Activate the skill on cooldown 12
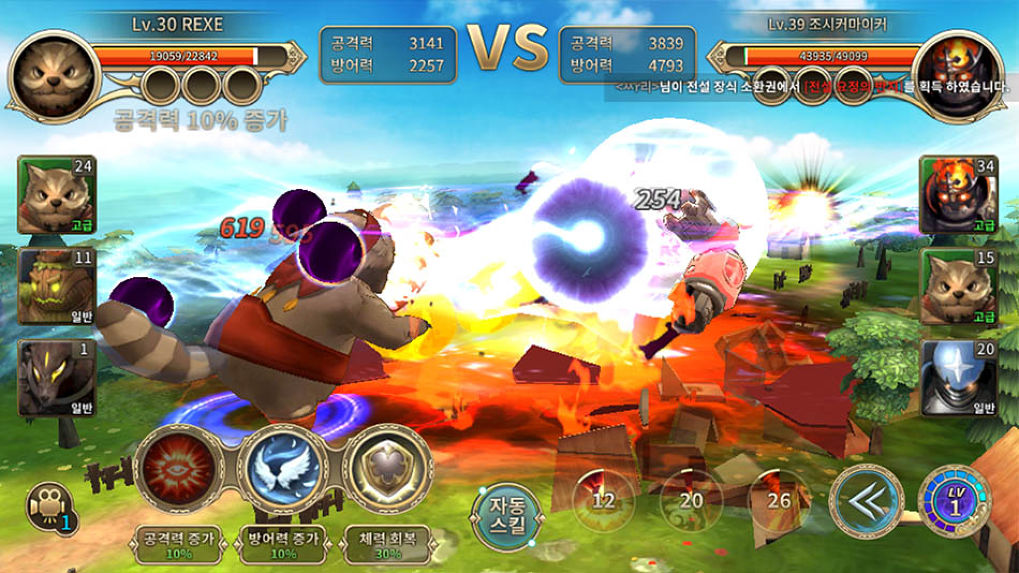The image size is (1019, 573). click(603, 500)
